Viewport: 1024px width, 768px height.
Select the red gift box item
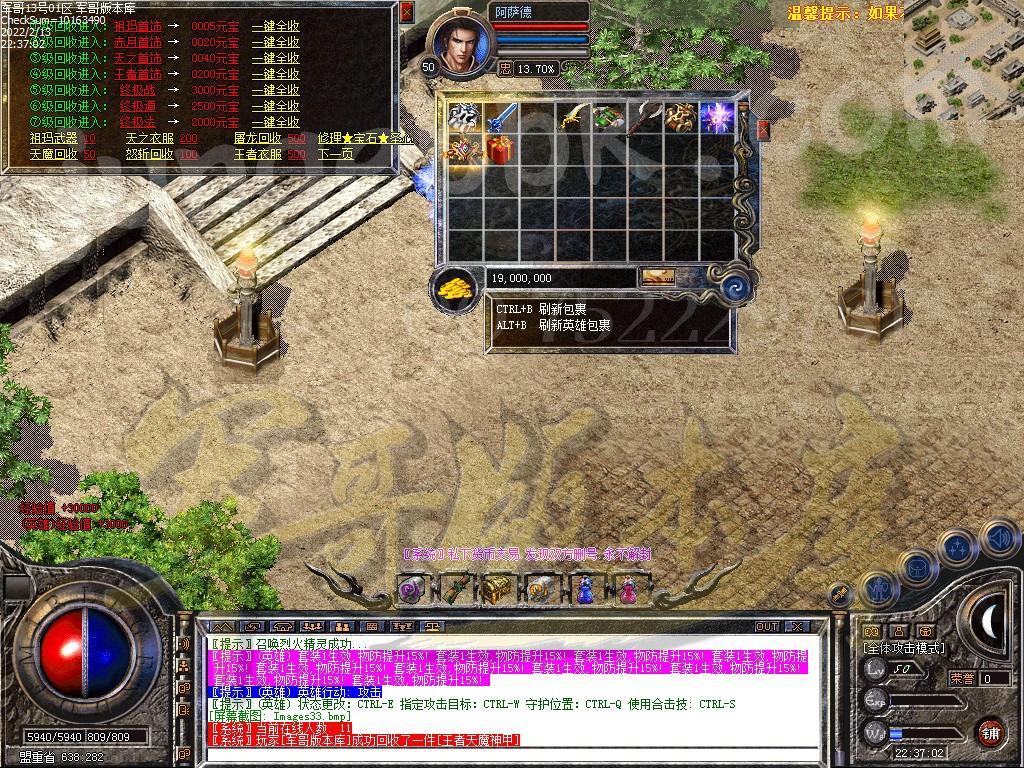[499, 150]
